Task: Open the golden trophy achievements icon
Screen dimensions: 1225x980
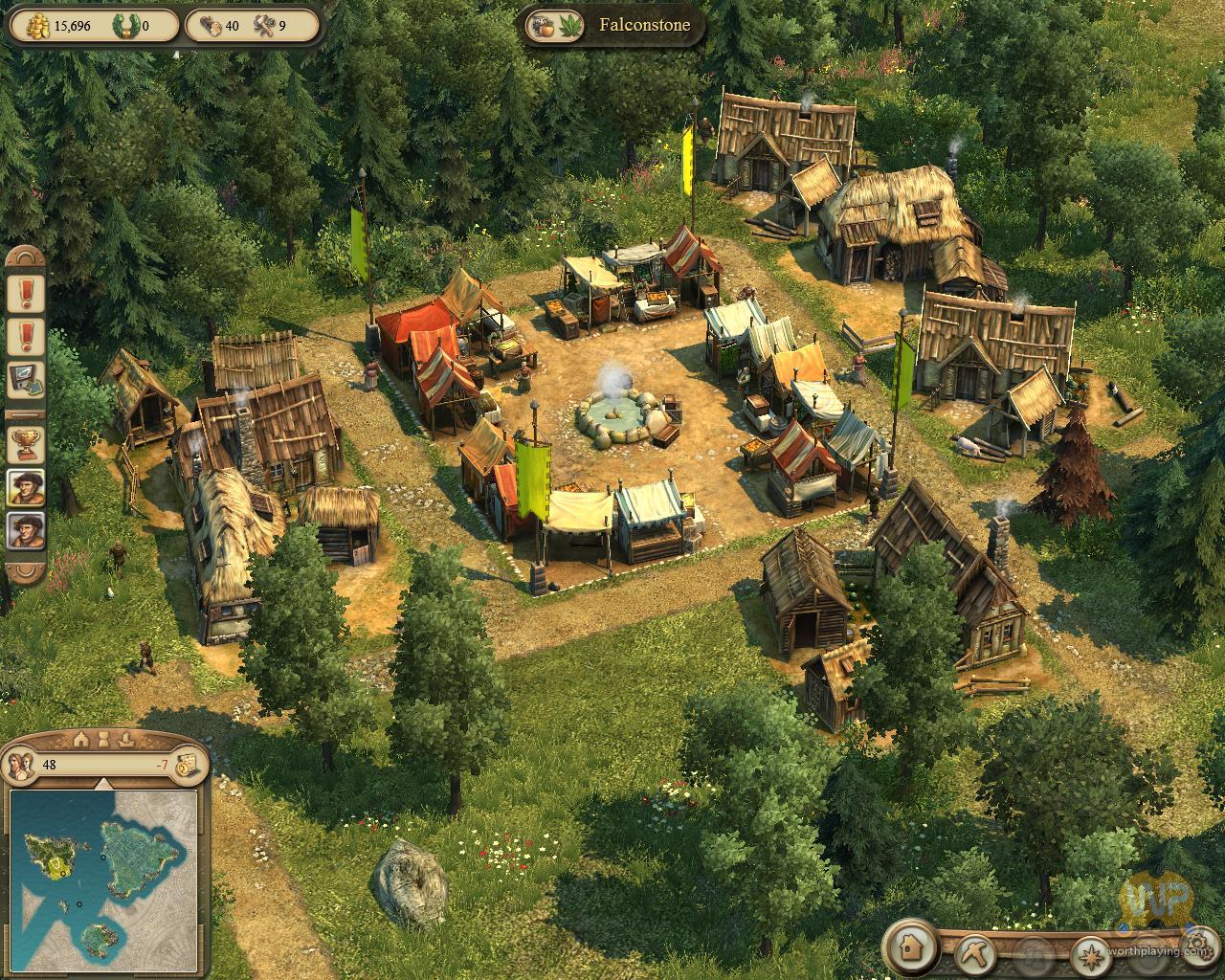Action: (x=26, y=443)
